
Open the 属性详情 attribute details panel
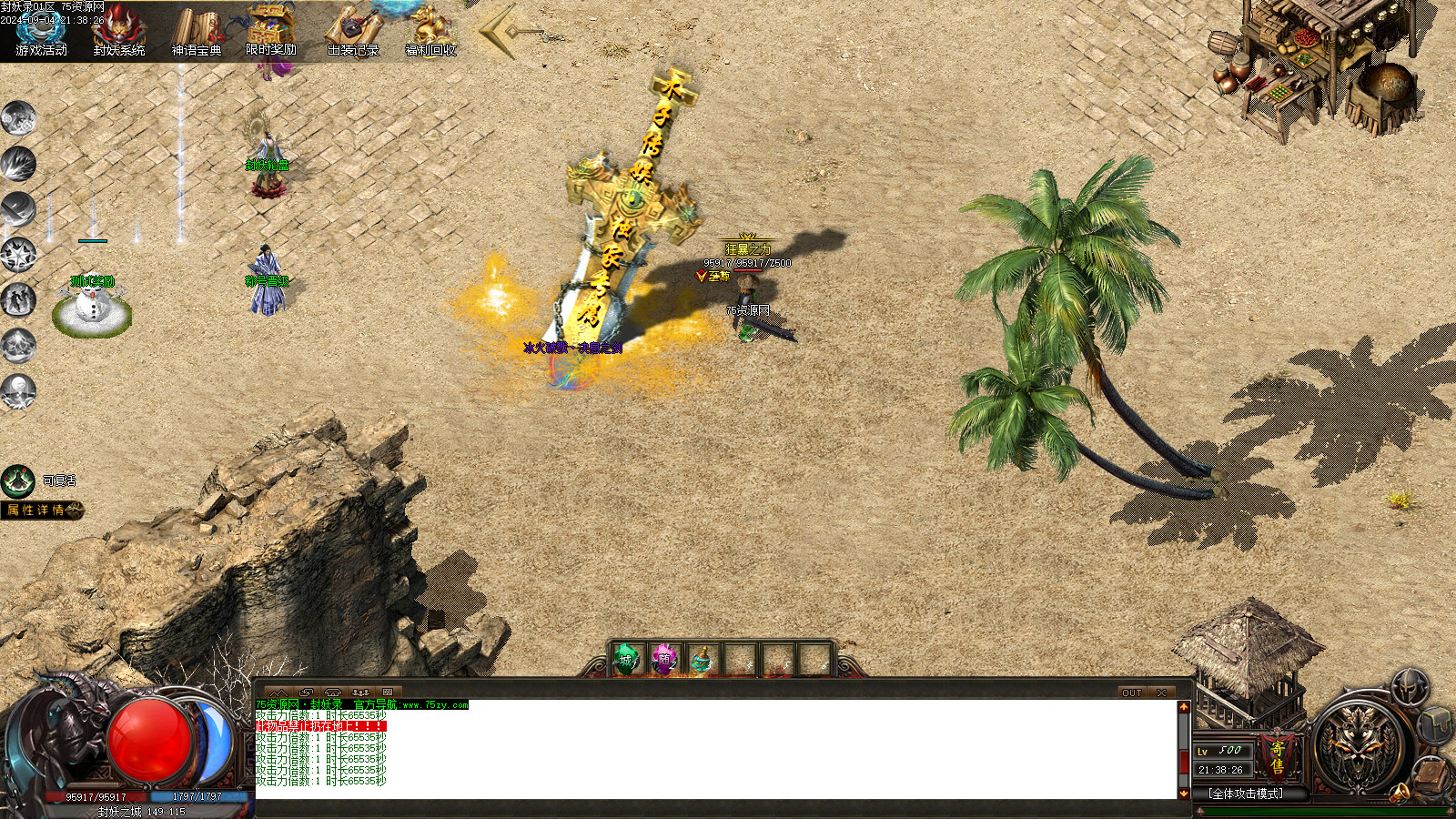pos(41,511)
